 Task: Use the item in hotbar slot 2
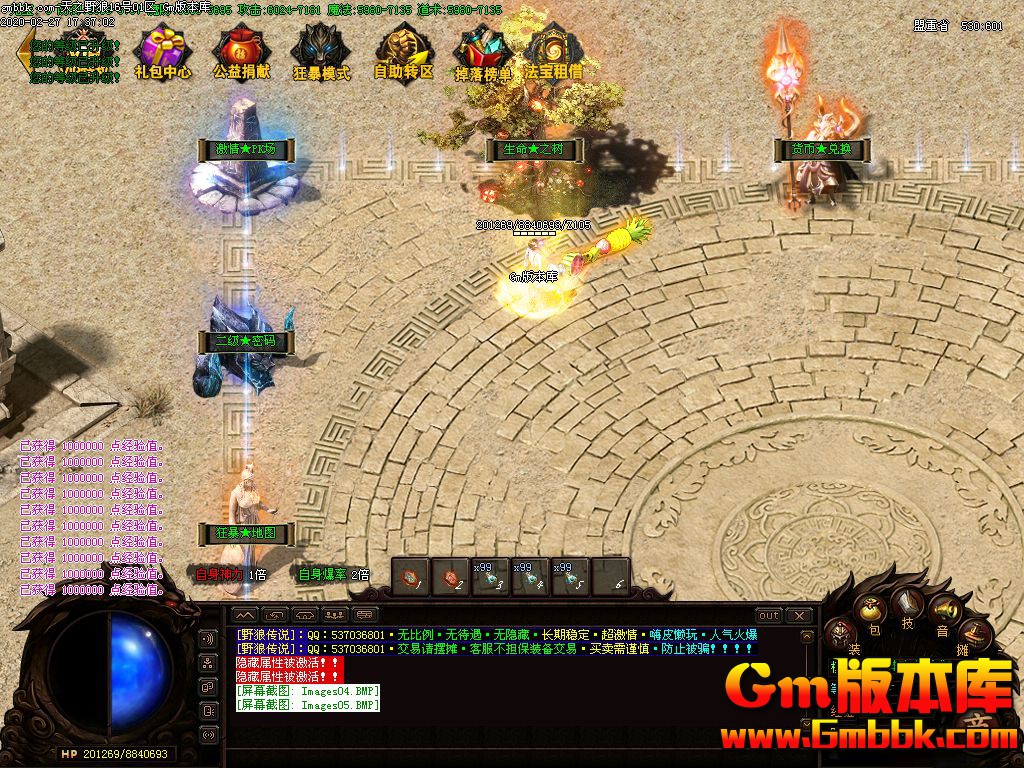450,577
